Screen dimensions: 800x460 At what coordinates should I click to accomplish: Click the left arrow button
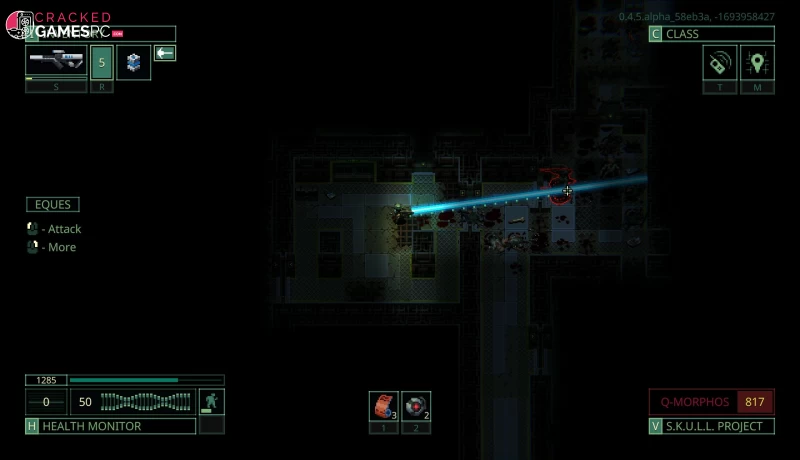pyautogui.click(x=165, y=53)
